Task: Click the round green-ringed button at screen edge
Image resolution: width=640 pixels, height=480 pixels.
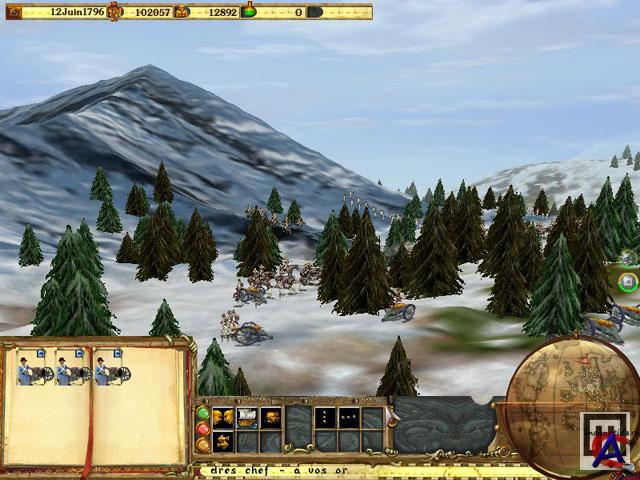Action: (628, 282)
